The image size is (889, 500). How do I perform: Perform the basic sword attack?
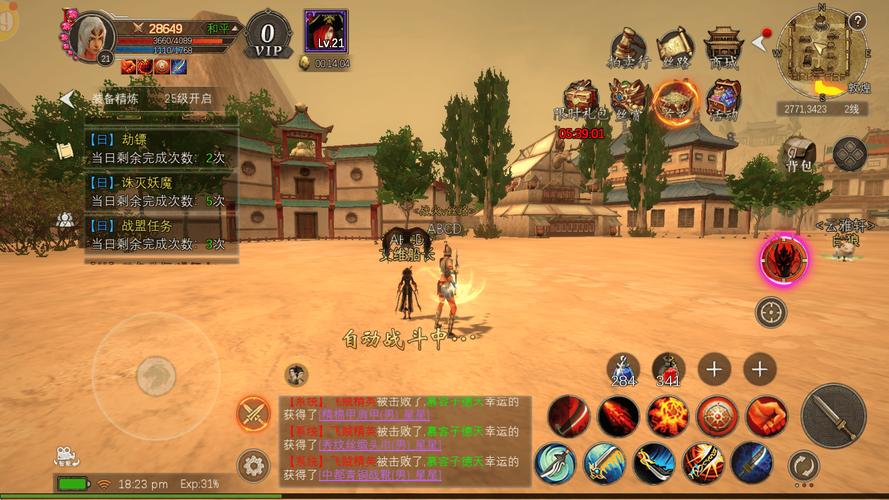pos(833,414)
